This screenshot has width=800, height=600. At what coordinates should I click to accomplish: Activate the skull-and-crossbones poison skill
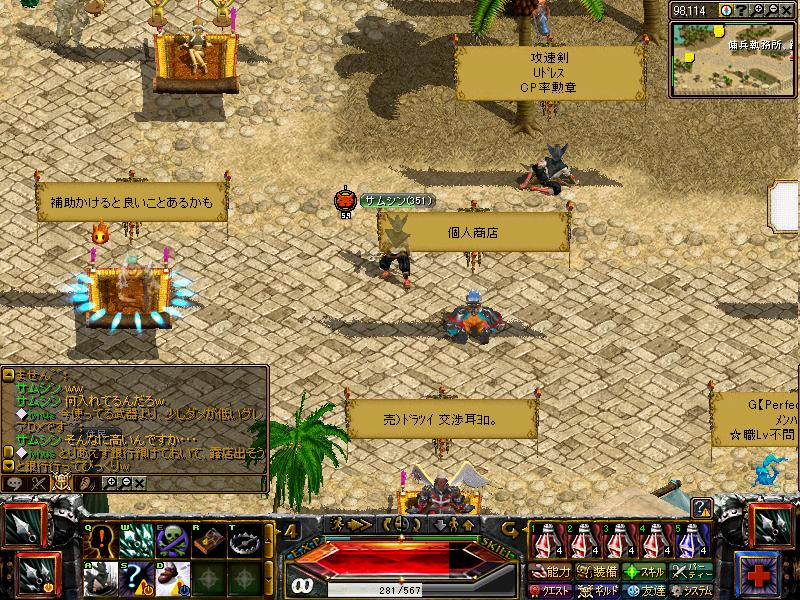[x=172, y=541]
